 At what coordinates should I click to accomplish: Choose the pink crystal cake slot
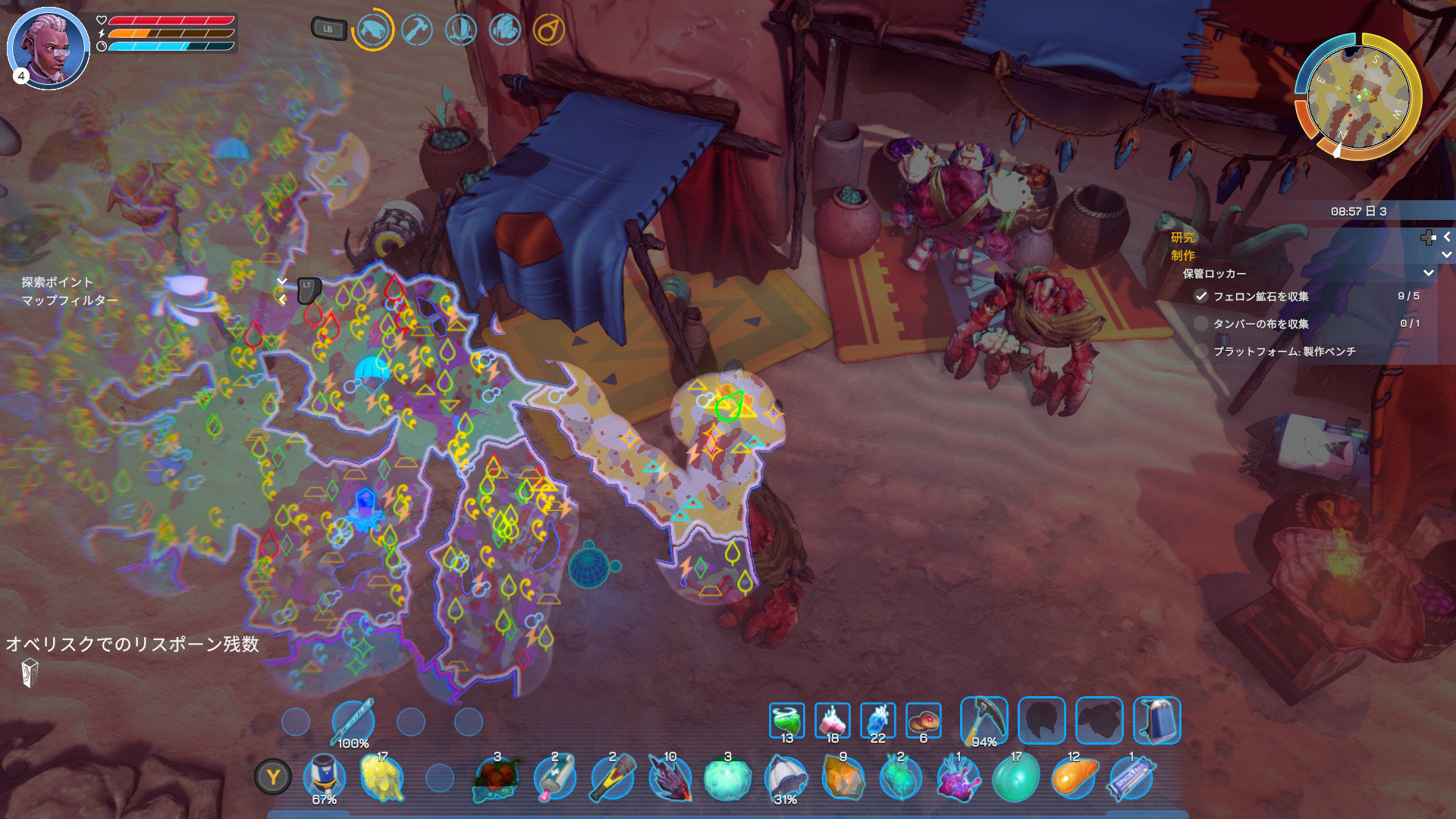(x=833, y=720)
